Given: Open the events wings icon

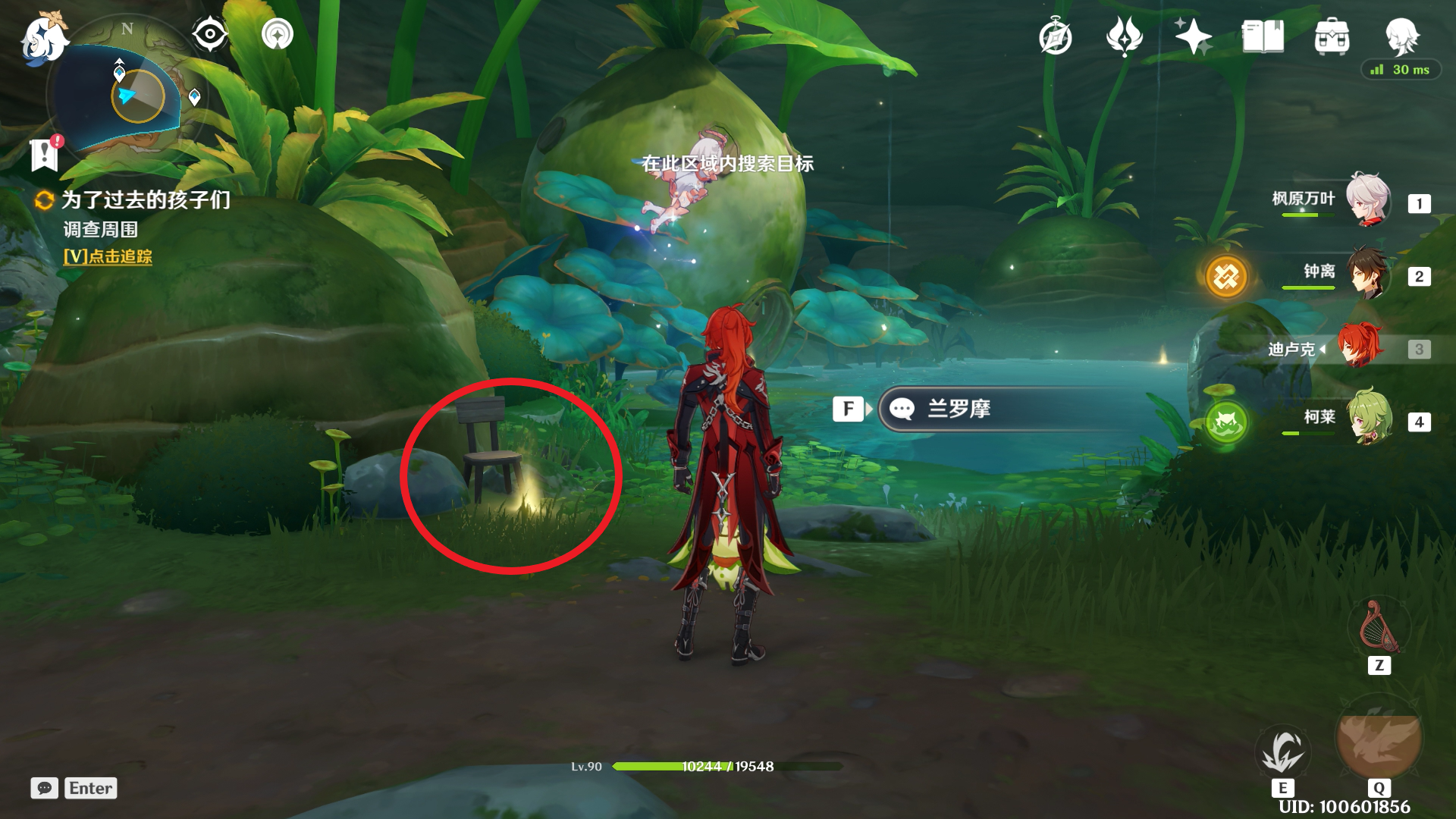Looking at the screenshot, I should 1124,36.
